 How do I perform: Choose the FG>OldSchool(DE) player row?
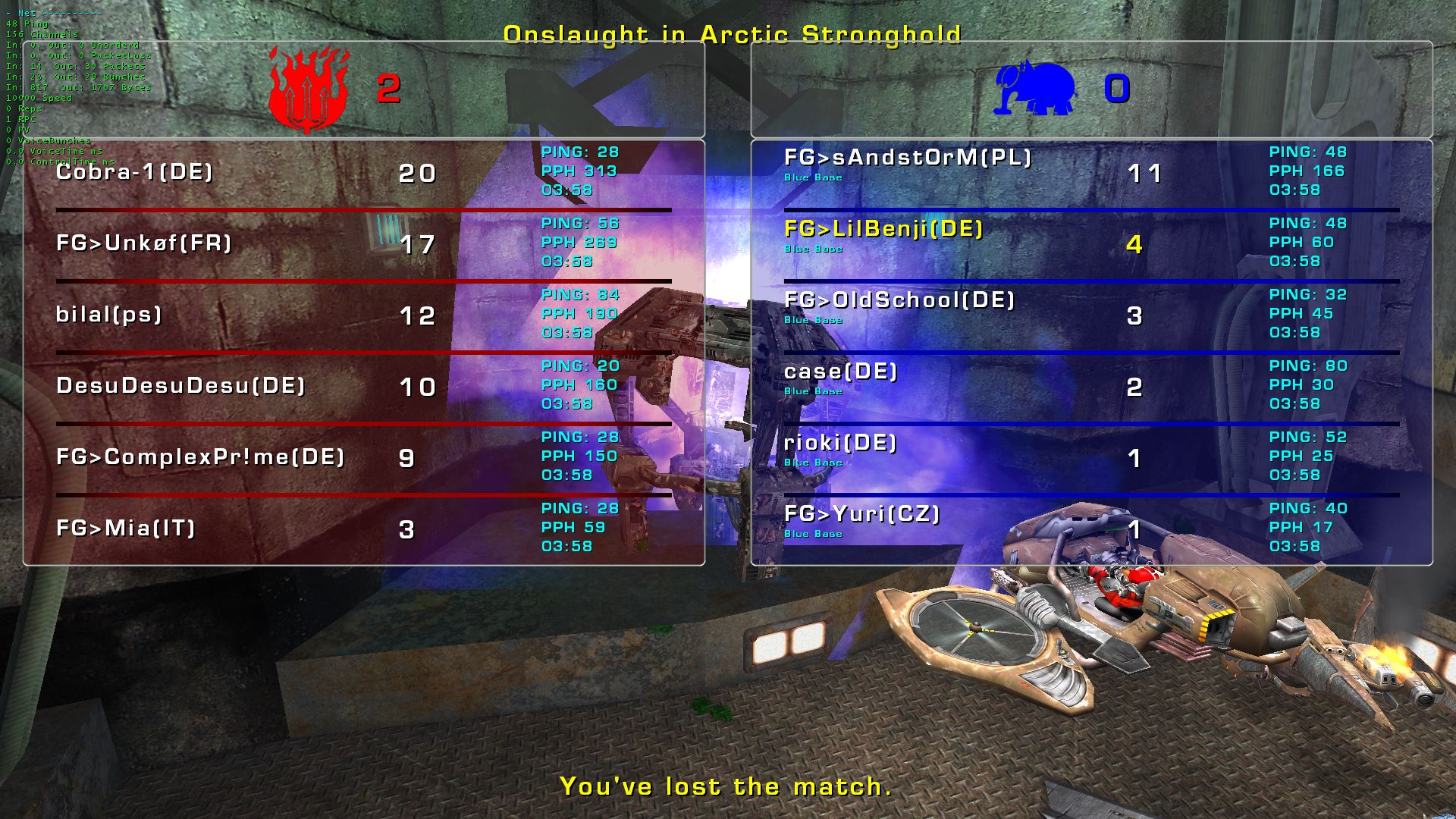[899, 300]
